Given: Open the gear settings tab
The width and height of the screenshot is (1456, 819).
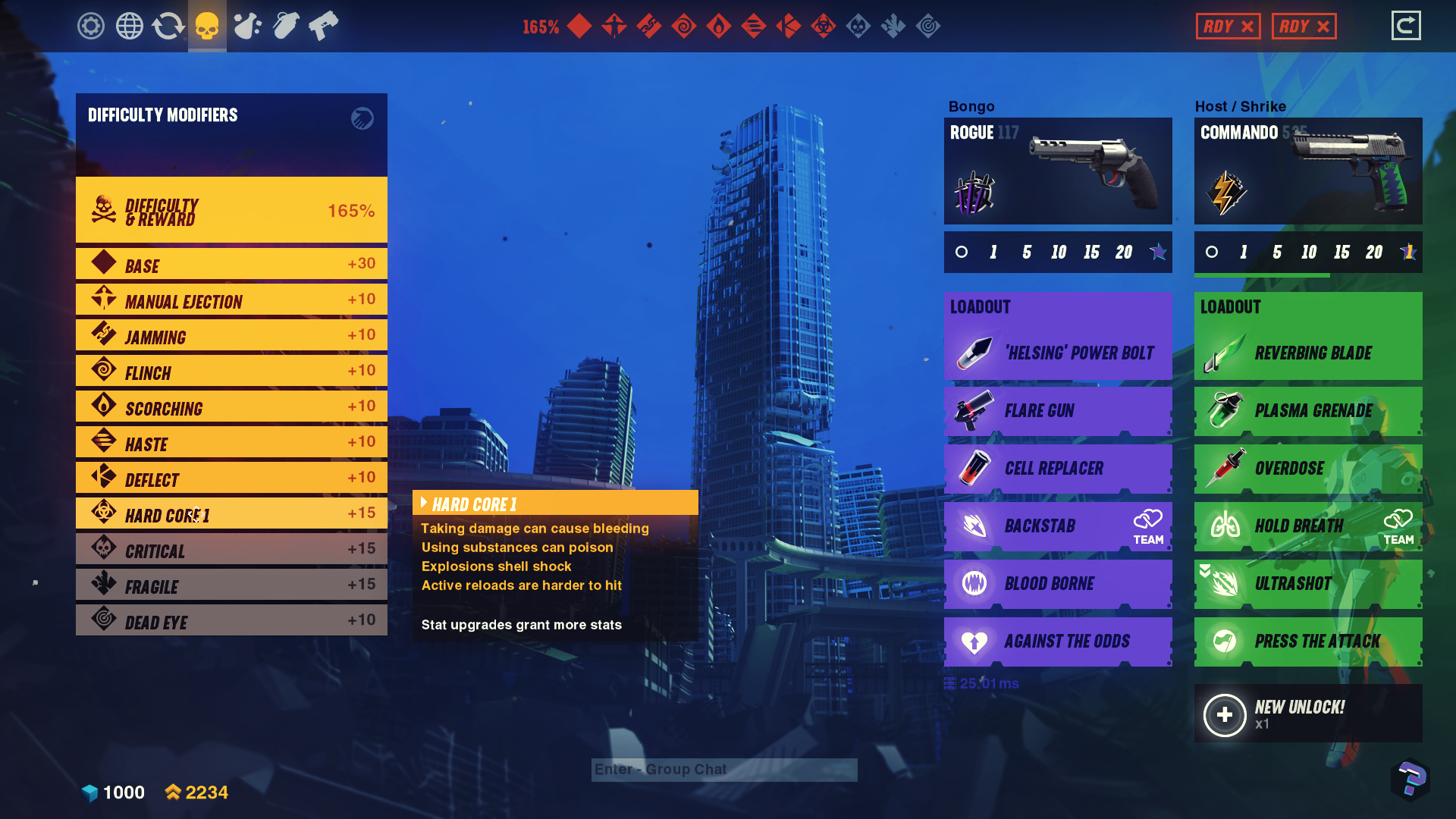Looking at the screenshot, I should (x=91, y=26).
